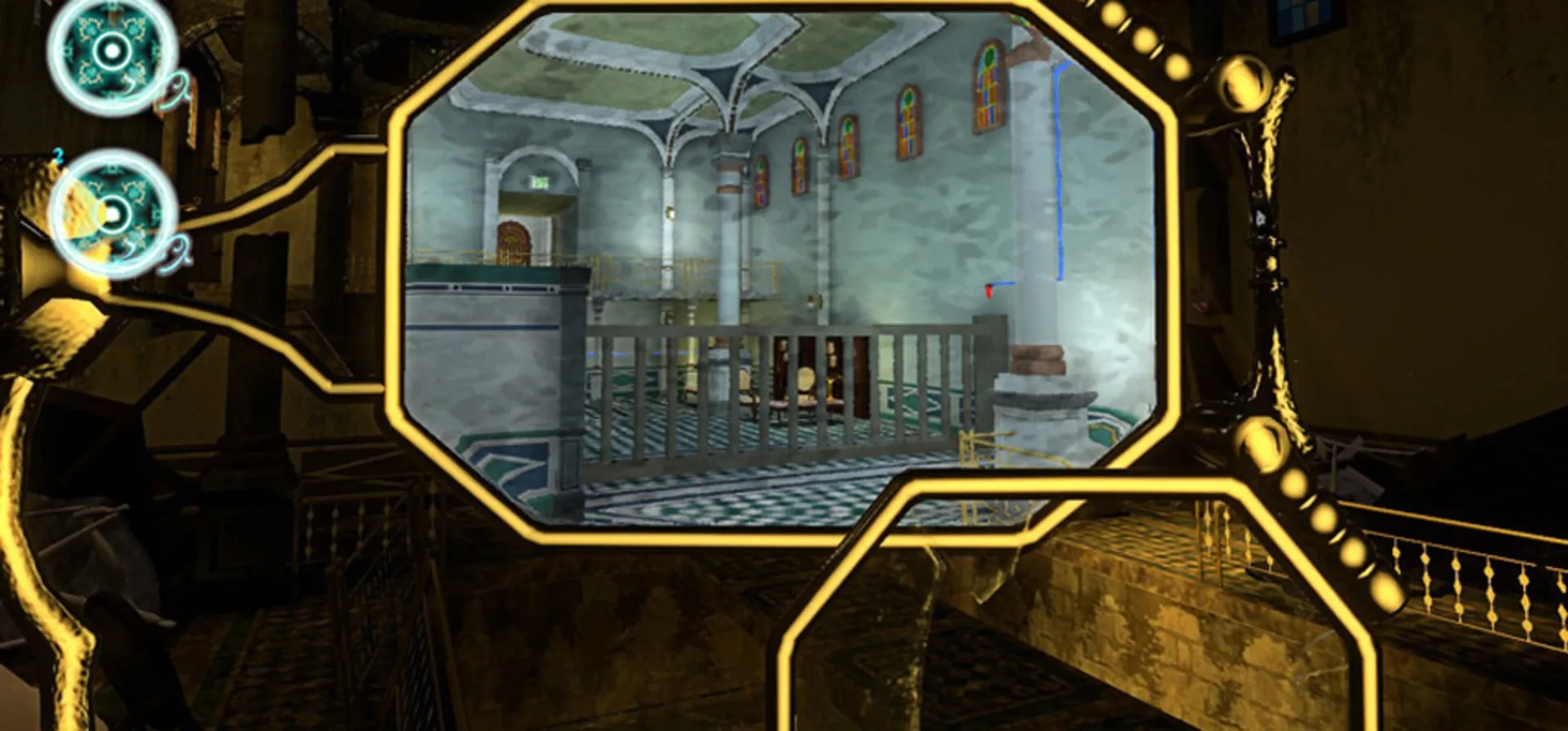Open the arched wooden door in the alcove
Screen dimensions: 1568x731
click(513, 242)
